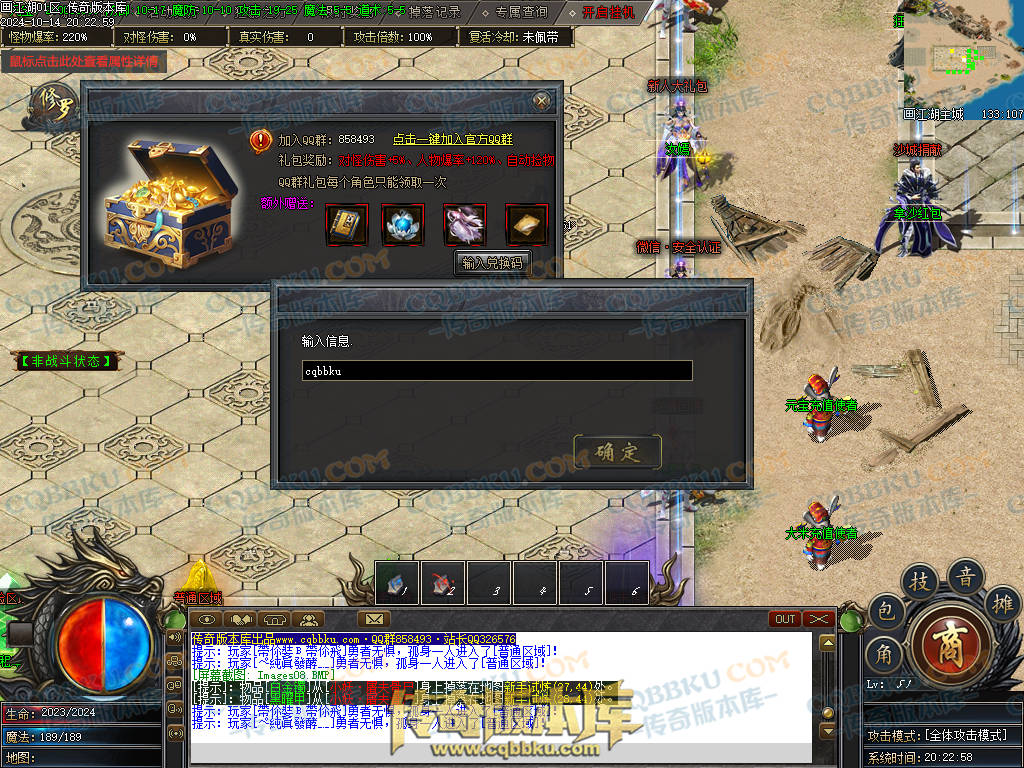Open the 商 shop round button
The height and width of the screenshot is (768, 1024).
pos(946,640)
